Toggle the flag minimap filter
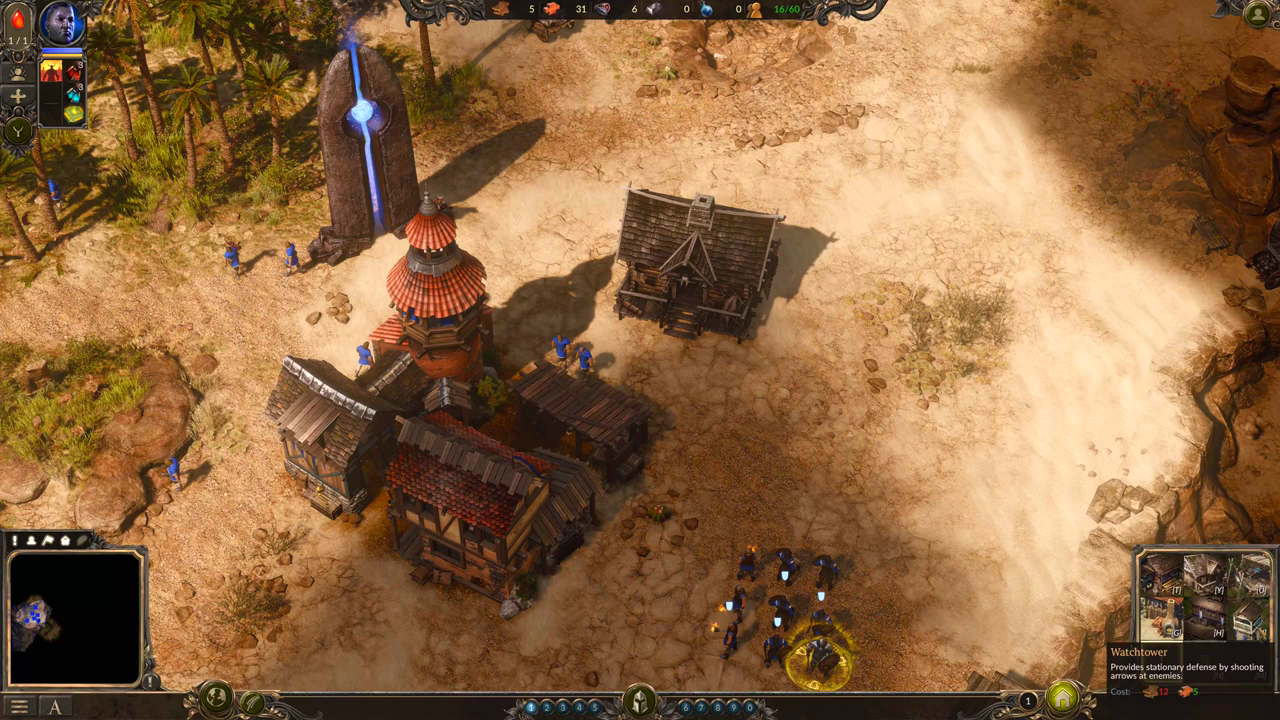Viewport: 1280px width, 720px height. (48, 541)
